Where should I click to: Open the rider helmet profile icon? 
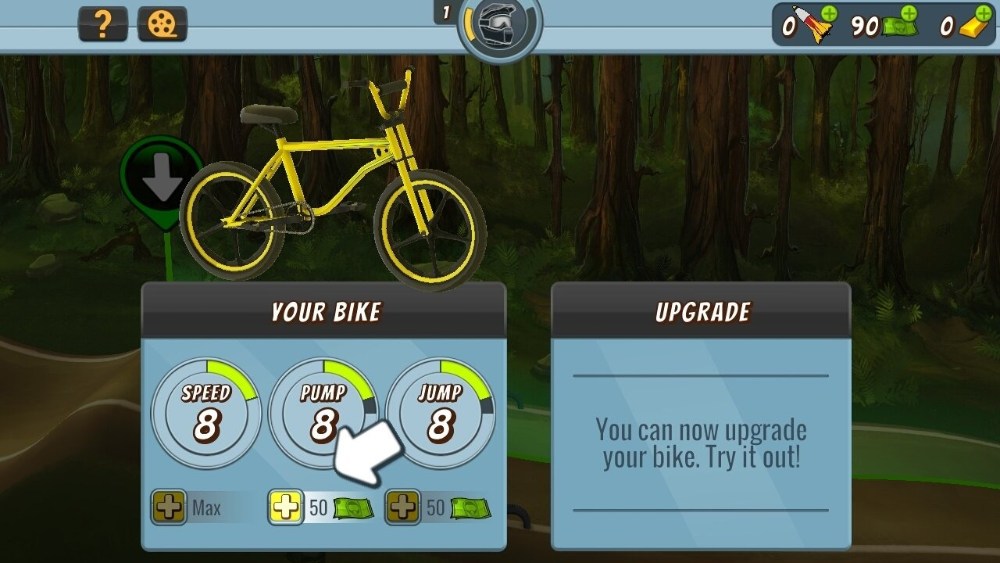coord(499,24)
